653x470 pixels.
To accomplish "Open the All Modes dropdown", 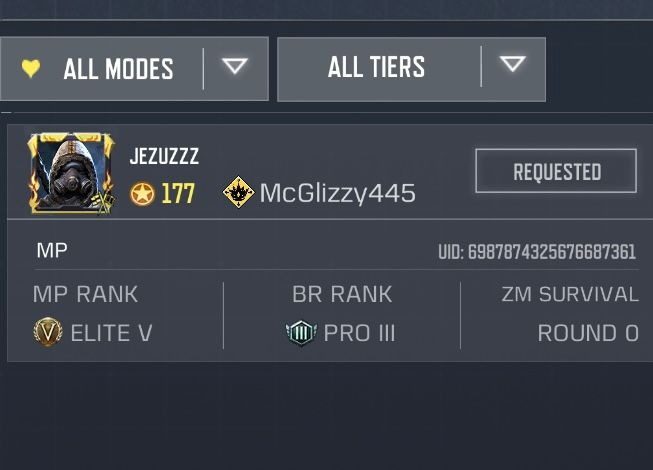I will (x=134, y=68).
